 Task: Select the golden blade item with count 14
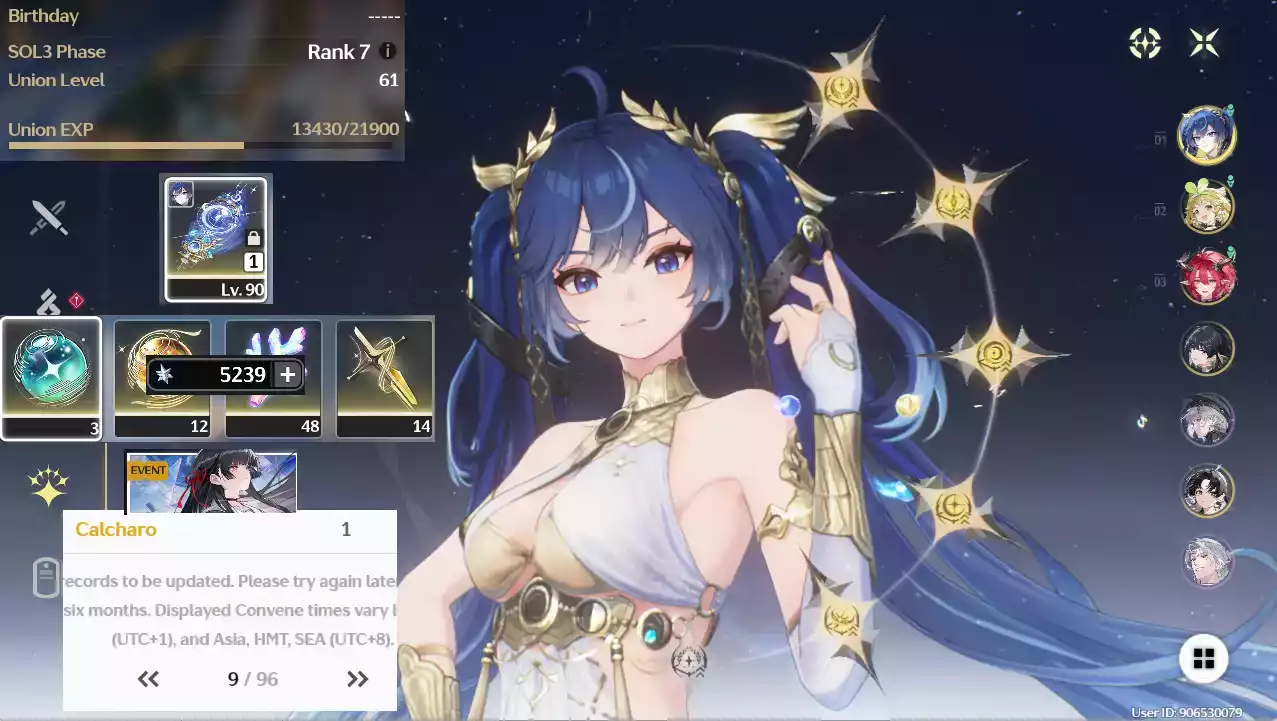click(x=385, y=378)
